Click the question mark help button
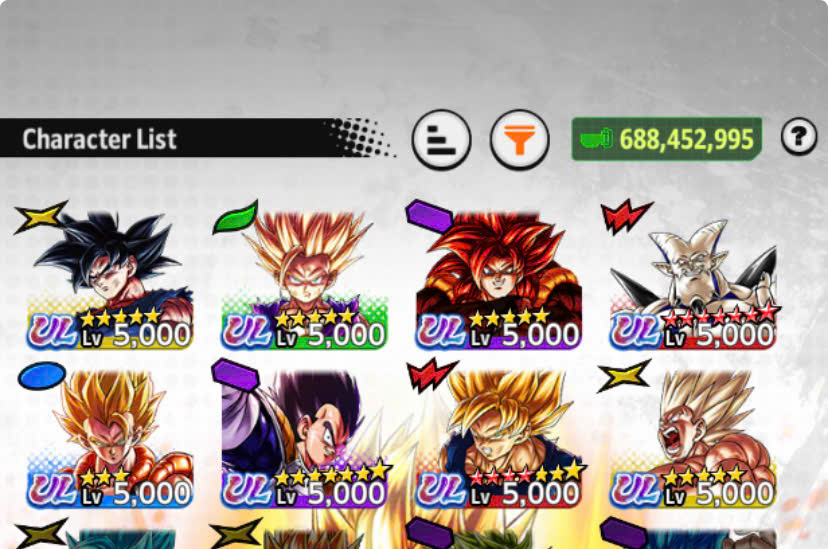 point(798,138)
